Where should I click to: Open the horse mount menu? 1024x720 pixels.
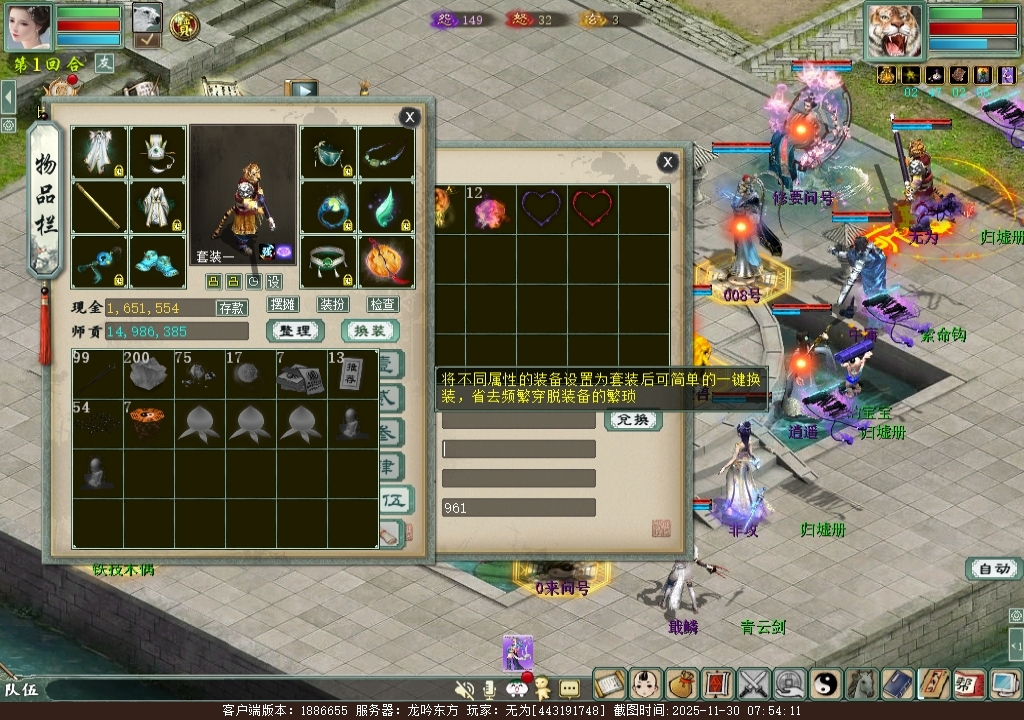[862, 684]
